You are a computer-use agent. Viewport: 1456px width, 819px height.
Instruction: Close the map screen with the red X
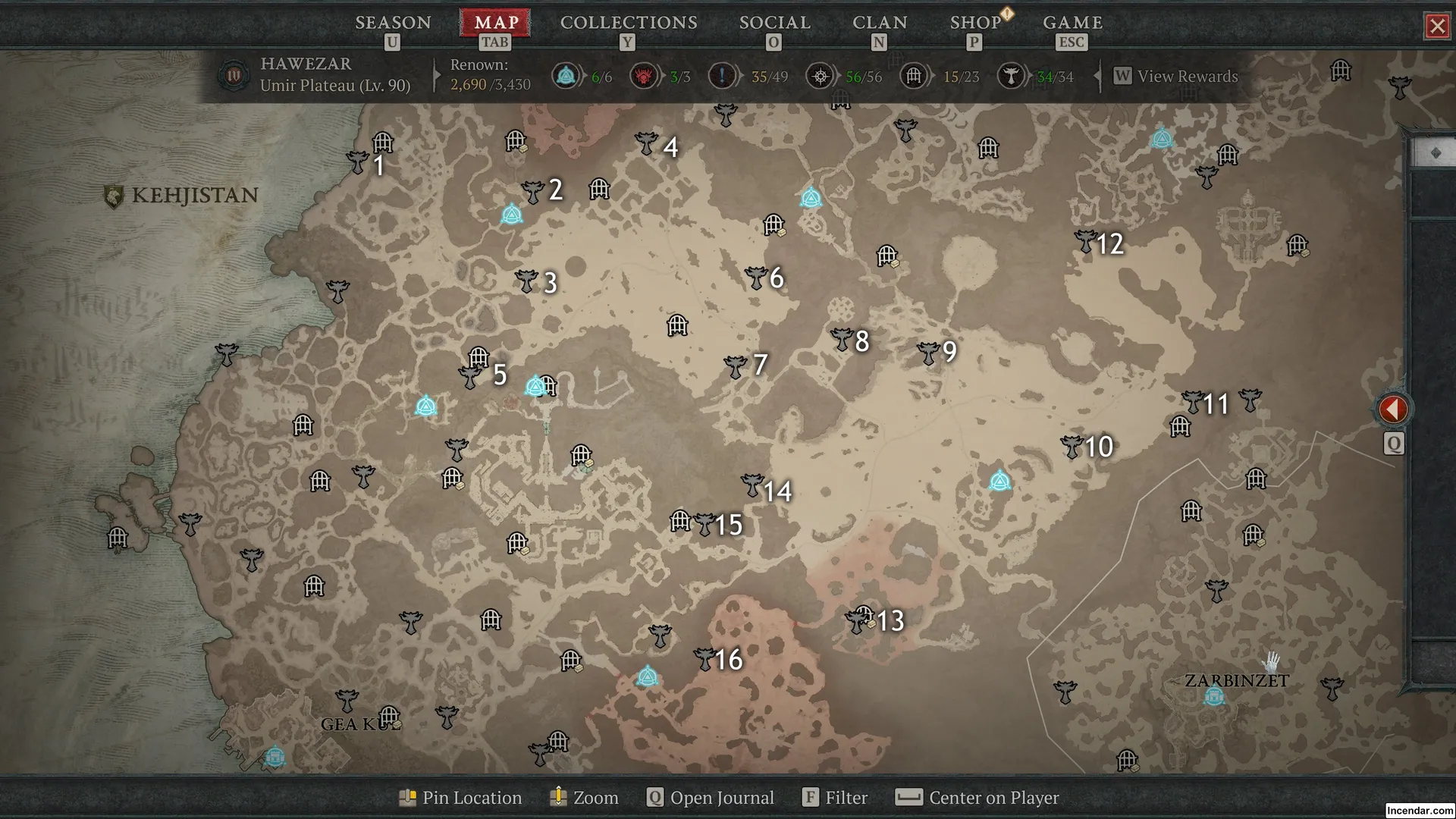pyautogui.click(x=1437, y=27)
